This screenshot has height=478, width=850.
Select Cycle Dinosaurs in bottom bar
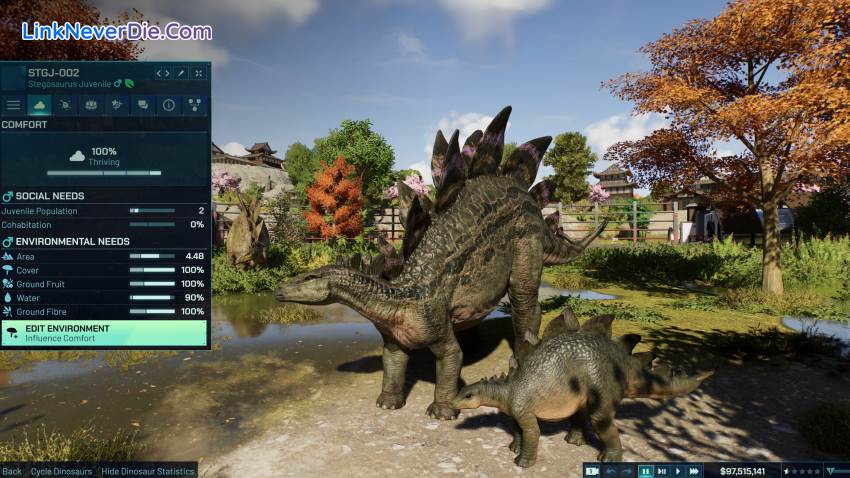tap(61, 471)
